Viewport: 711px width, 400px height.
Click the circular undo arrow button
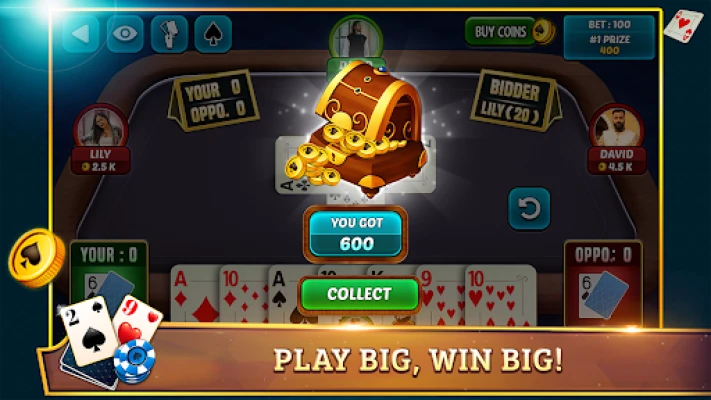click(x=529, y=209)
